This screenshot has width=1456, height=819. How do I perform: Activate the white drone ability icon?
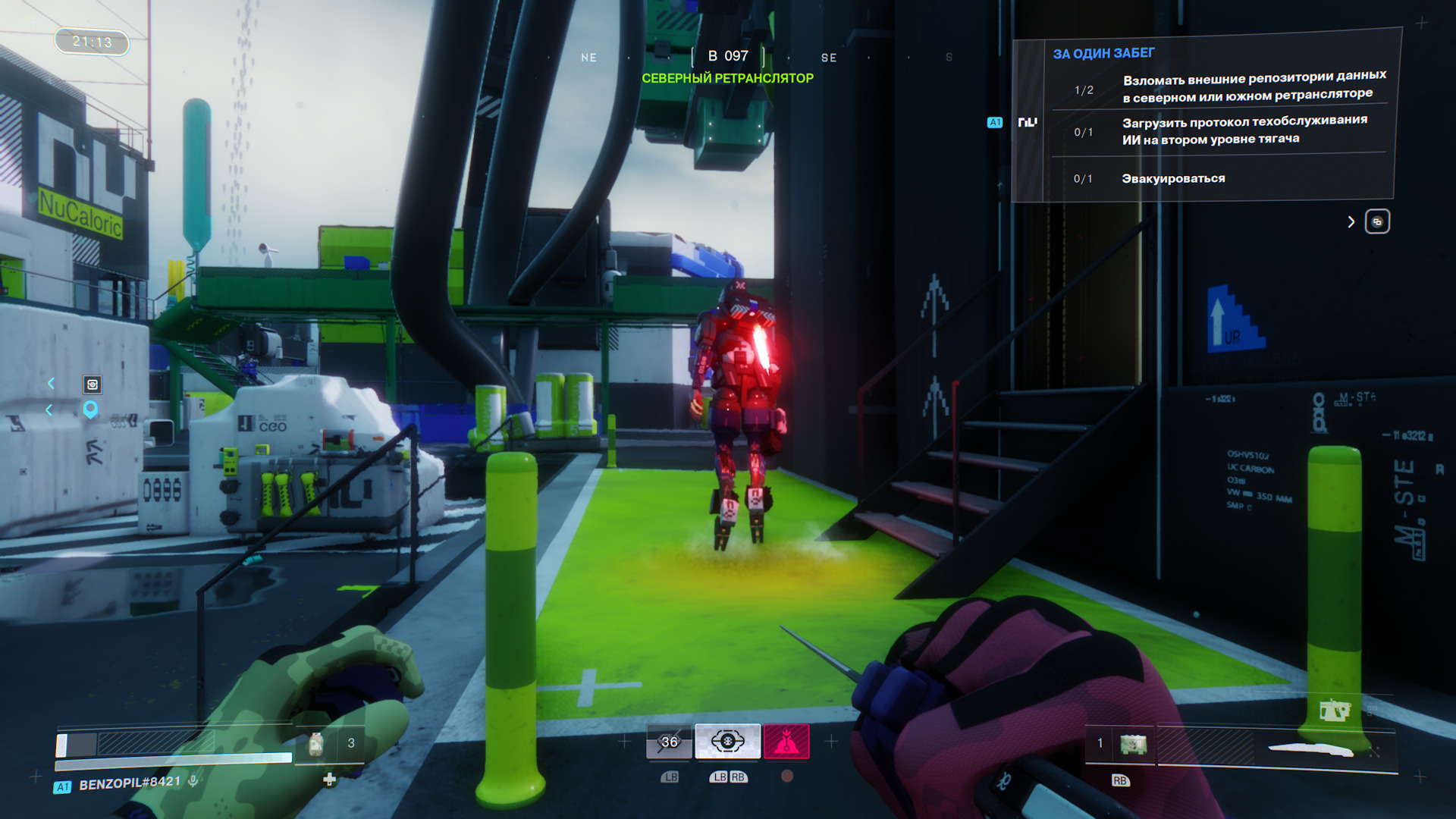tap(727, 742)
